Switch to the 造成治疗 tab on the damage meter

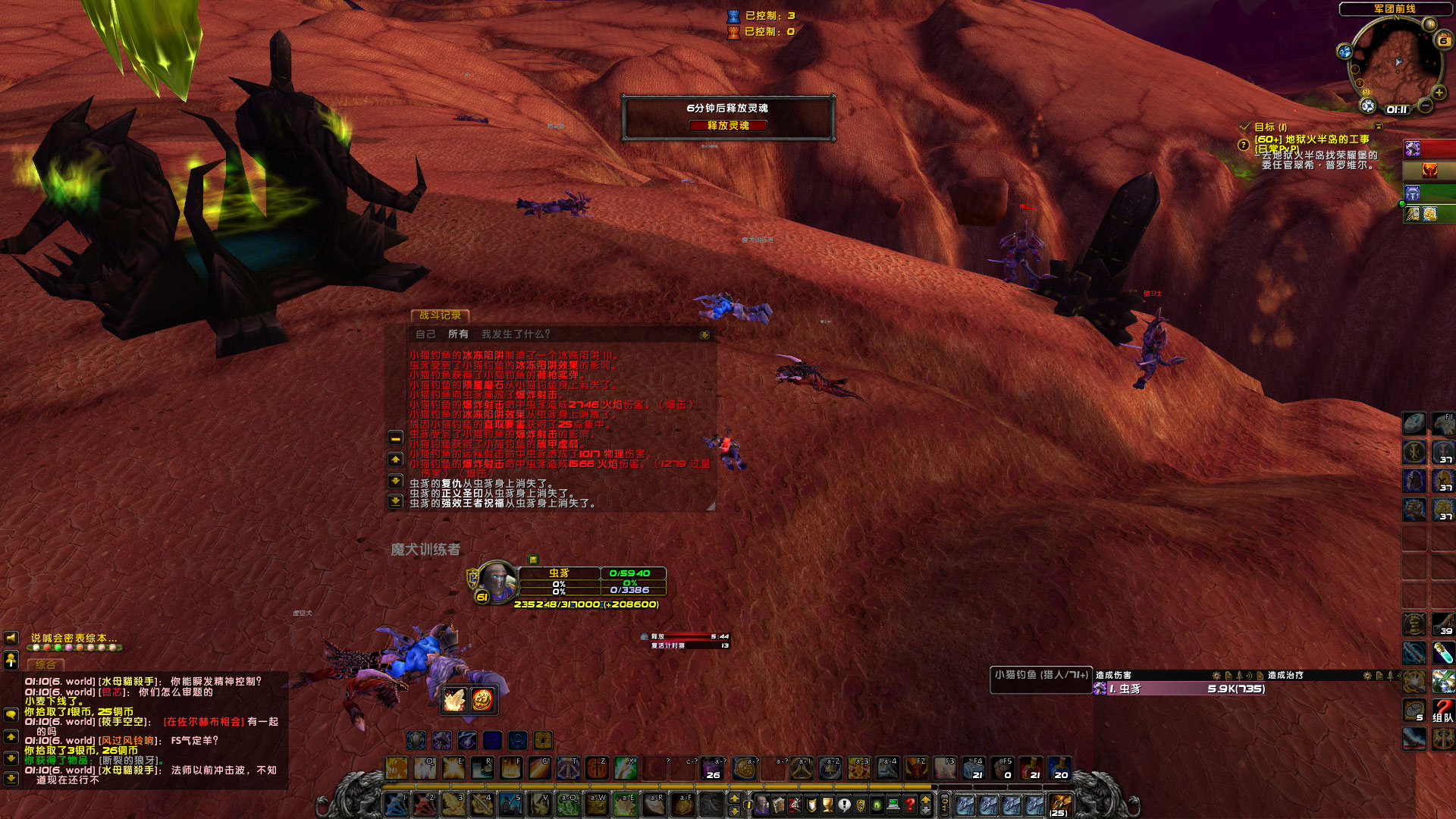point(1285,675)
